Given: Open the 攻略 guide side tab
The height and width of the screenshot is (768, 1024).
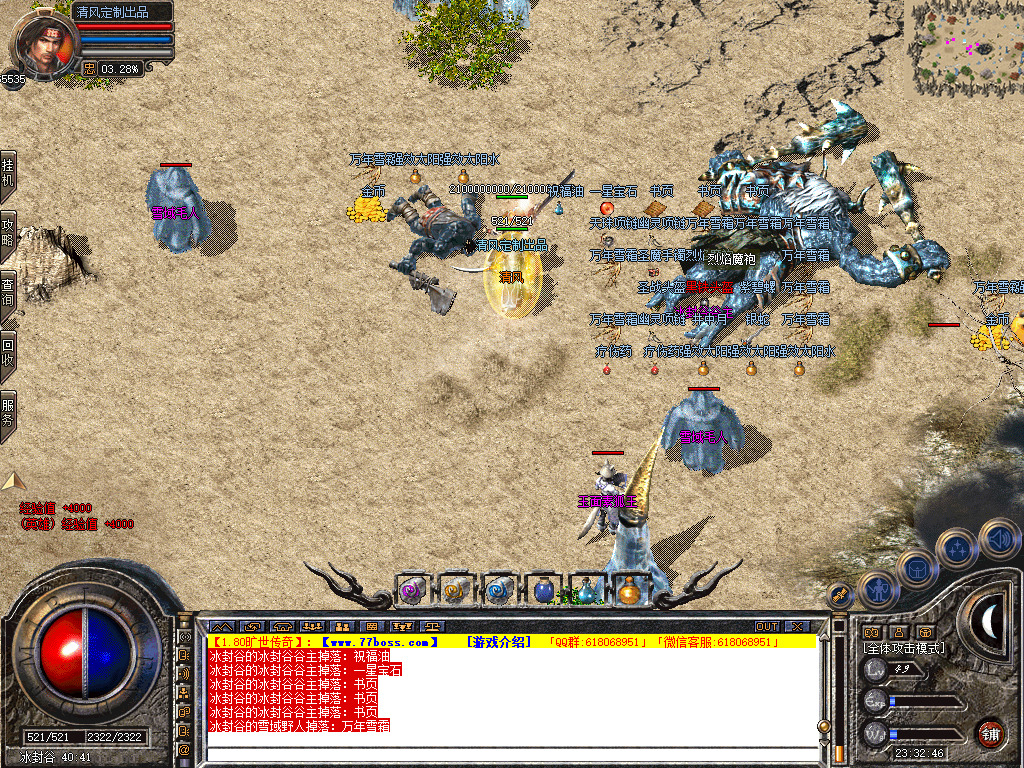Looking at the screenshot, I should [x=8, y=231].
